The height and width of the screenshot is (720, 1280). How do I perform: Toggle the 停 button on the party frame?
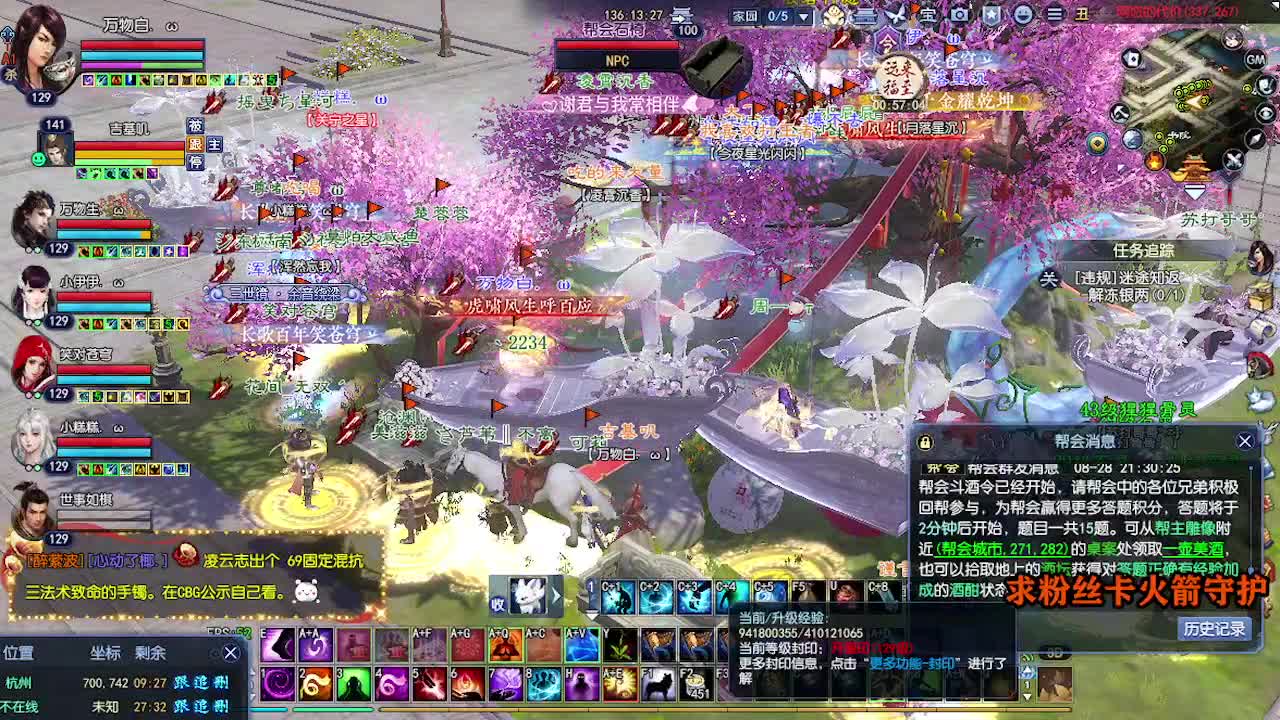pyautogui.click(x=196, y=161)
